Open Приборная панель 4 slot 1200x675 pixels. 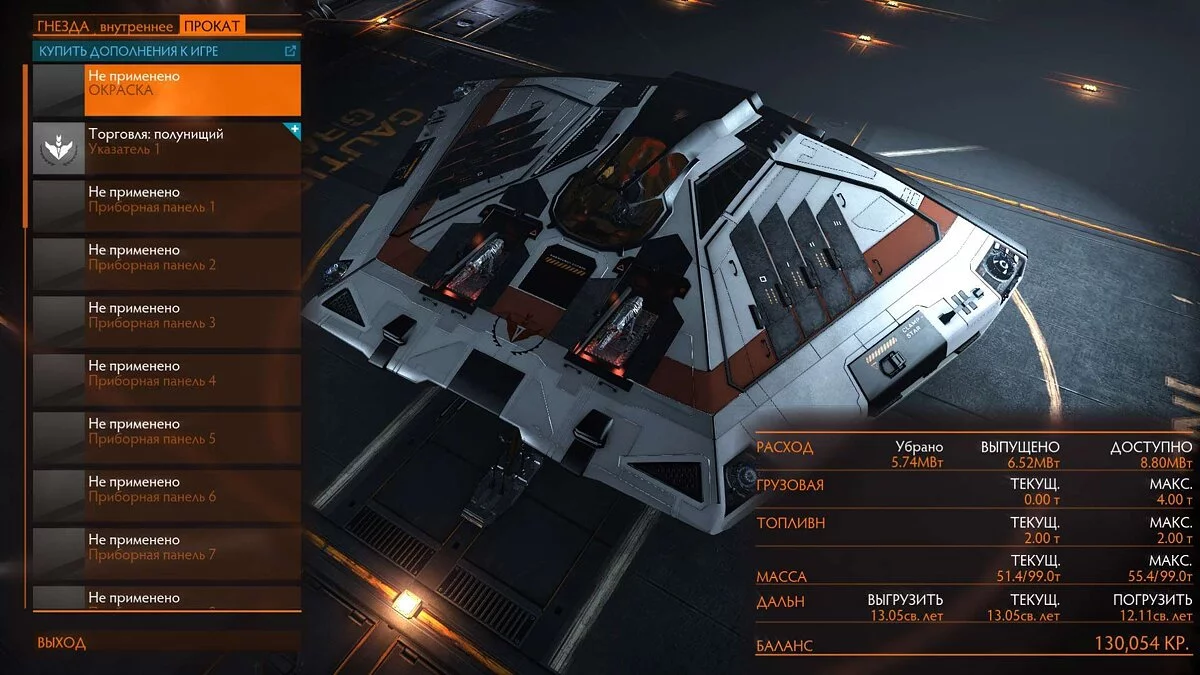(x=167, y=380)
